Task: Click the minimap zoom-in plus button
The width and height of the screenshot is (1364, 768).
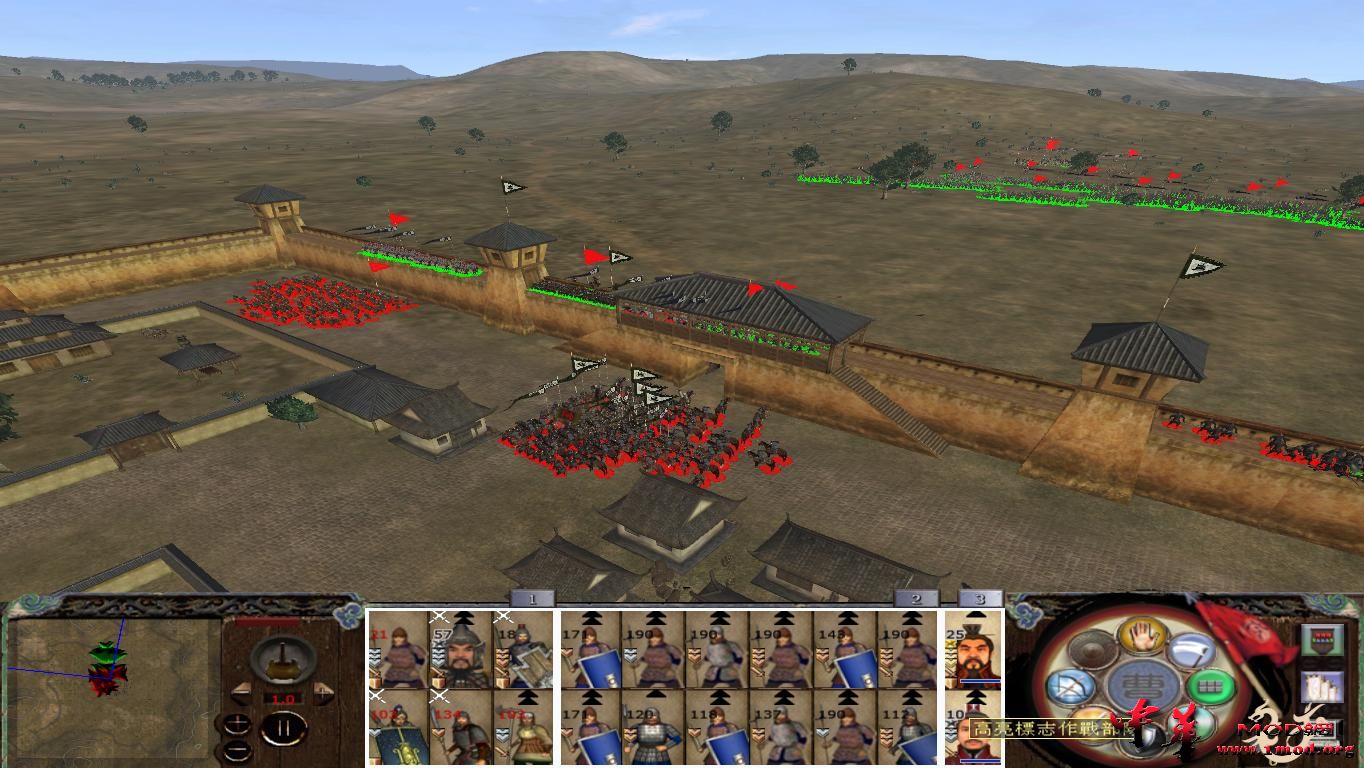Action: pyautogui.click(x=238, y=722)
